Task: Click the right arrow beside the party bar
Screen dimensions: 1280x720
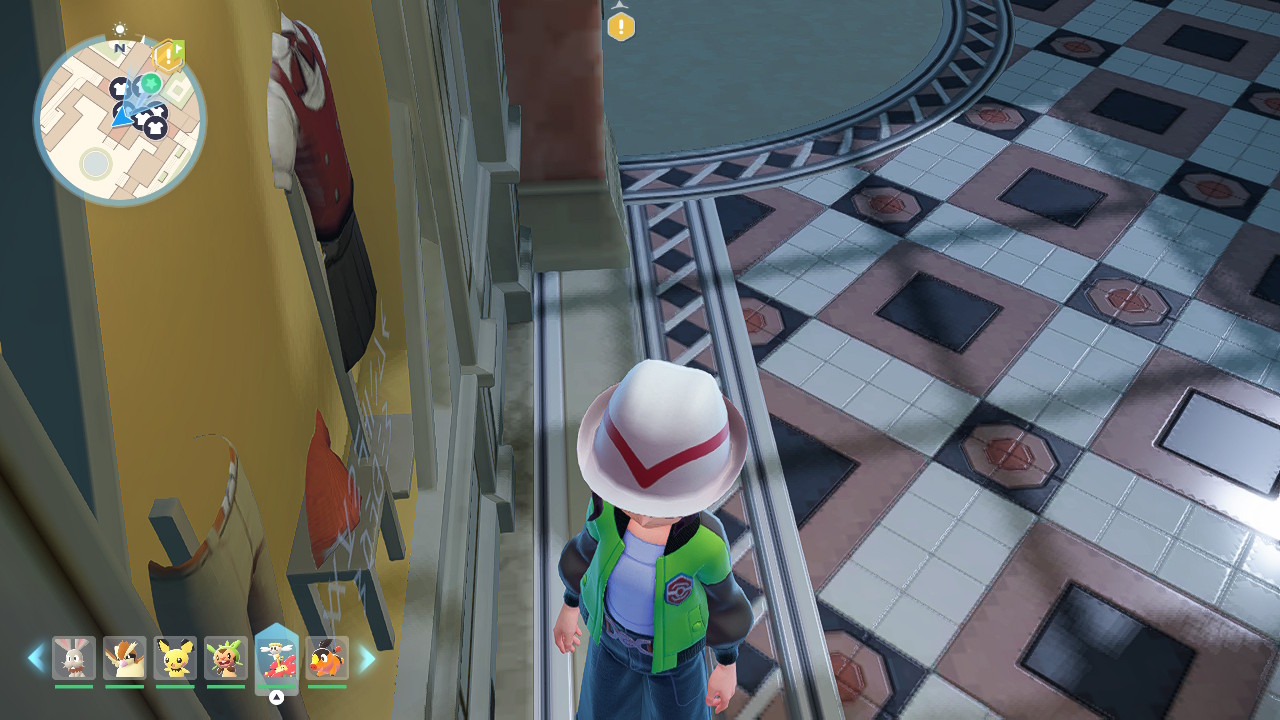Action: tap(367, 658)
